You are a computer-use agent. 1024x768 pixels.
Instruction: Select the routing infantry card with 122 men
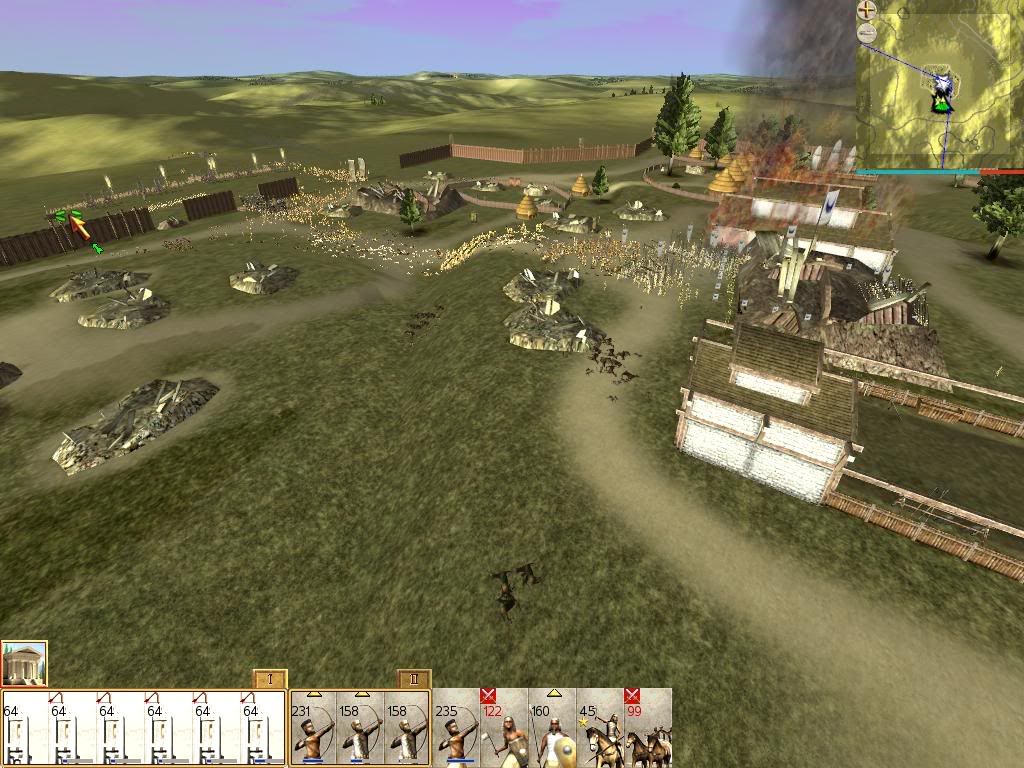point(504,729)
